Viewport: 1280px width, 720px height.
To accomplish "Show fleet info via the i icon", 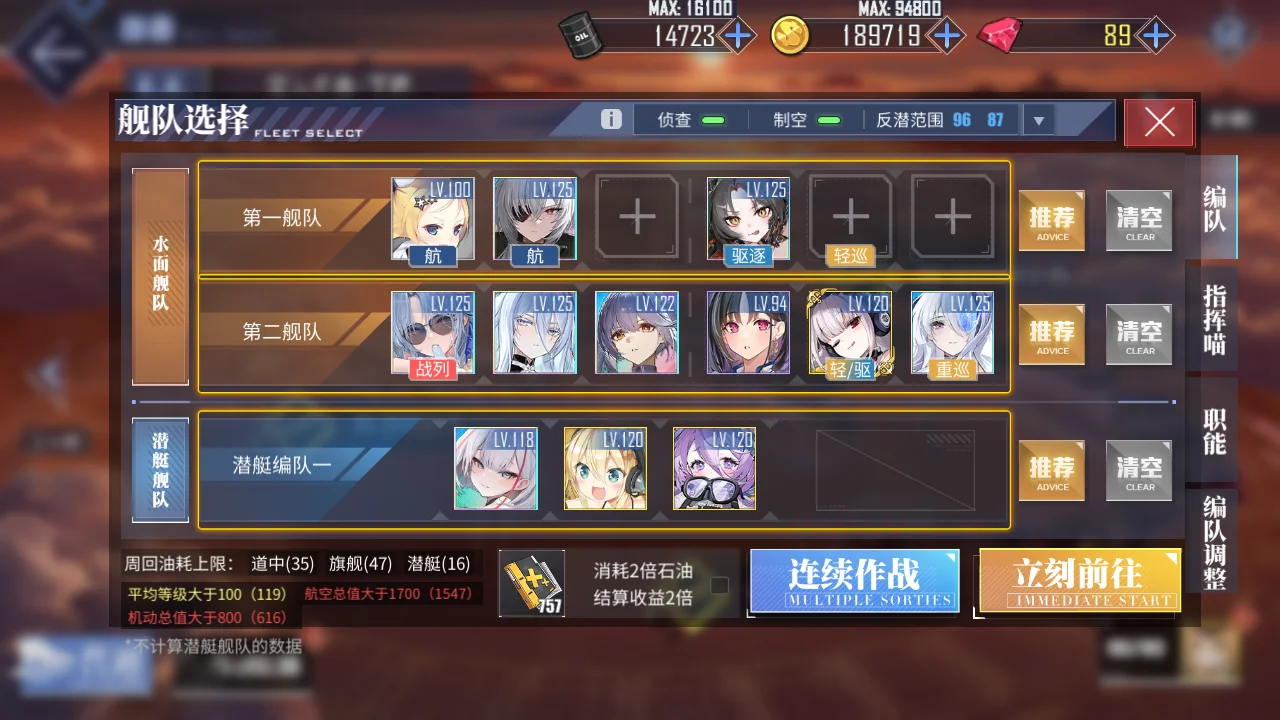I will (x=611, y=120).
